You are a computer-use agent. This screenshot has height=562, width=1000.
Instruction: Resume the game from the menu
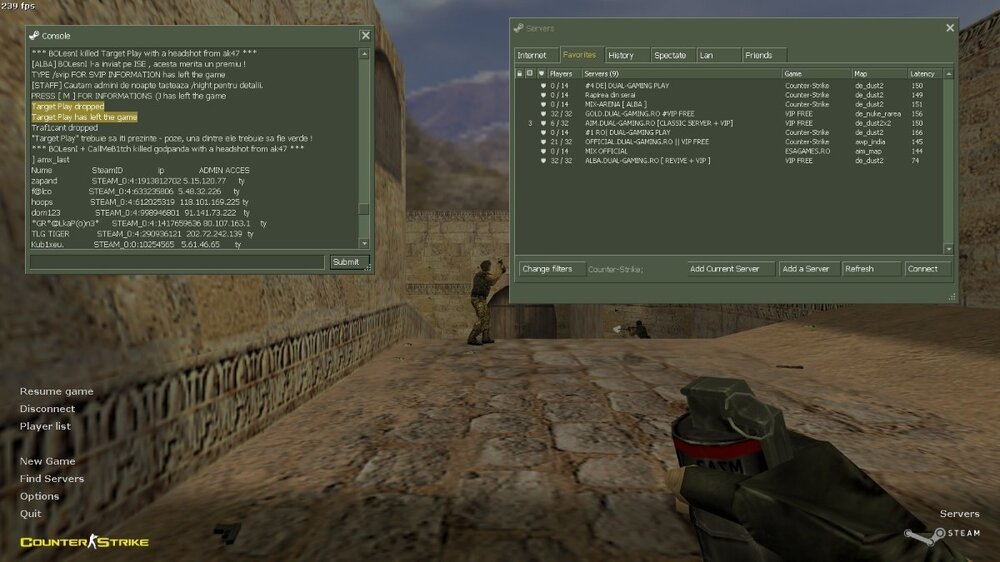56,391
